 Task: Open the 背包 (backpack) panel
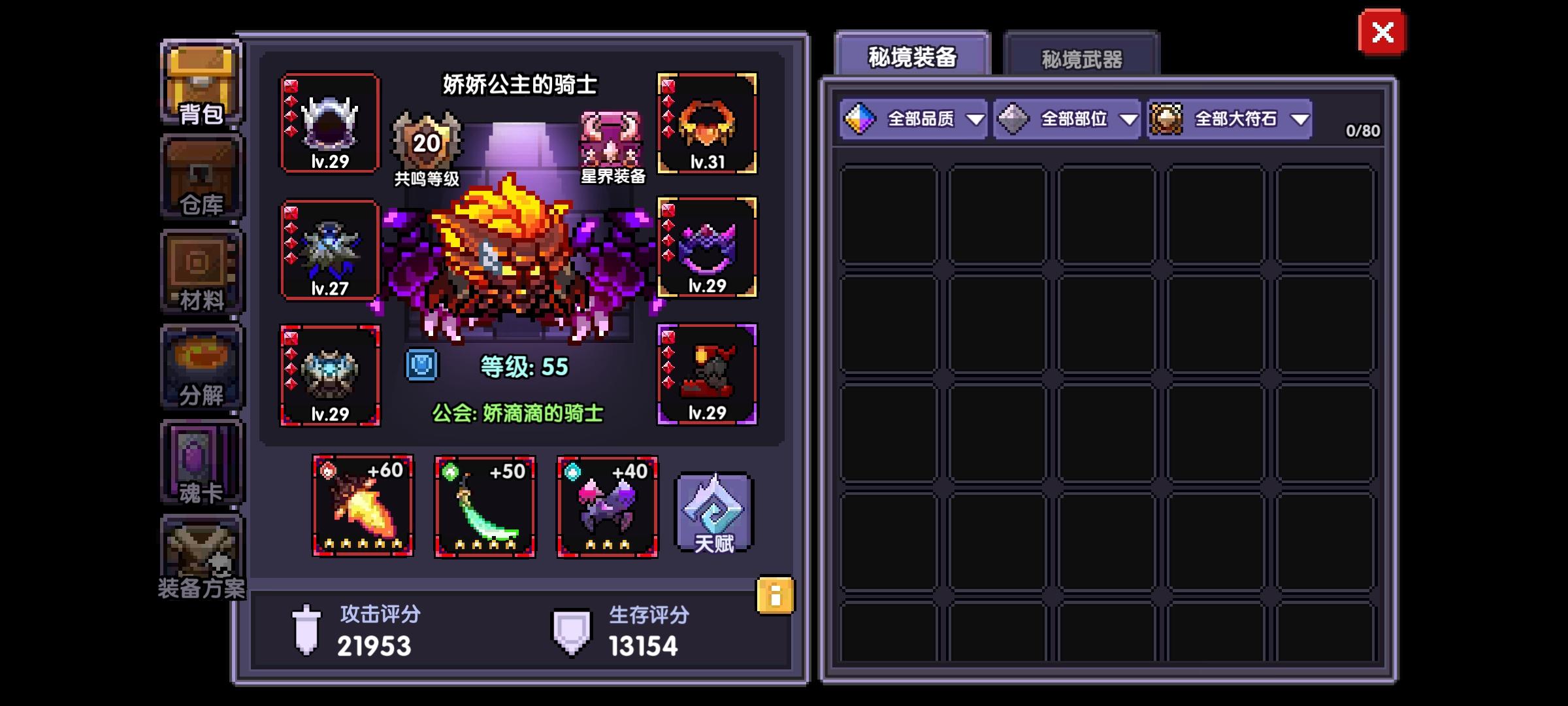pyautogui.click(x=199, y=82)
